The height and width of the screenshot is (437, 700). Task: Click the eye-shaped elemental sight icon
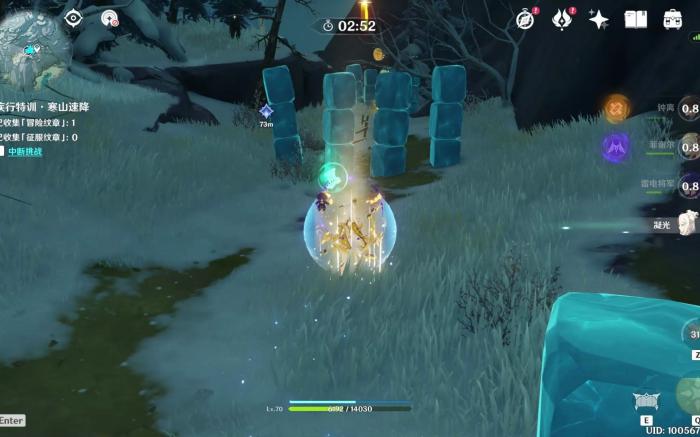pyautogui.click(x=73, y=17)
